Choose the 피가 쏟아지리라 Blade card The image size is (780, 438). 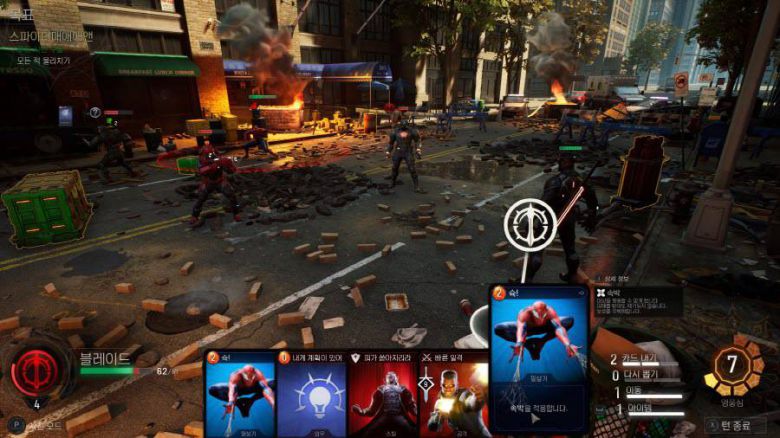pyautogui.click(x=382, y=395)
